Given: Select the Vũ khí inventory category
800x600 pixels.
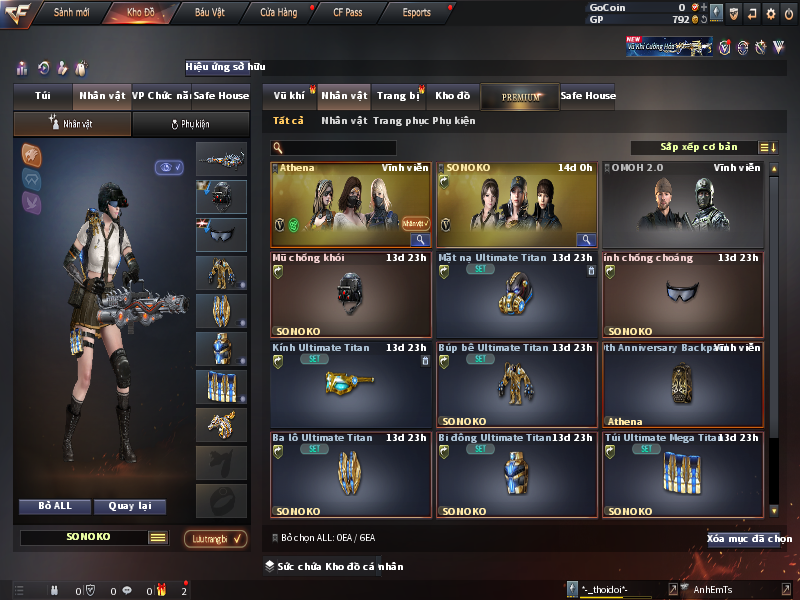Looking at the screenshot, I should [x=290, y=96].
